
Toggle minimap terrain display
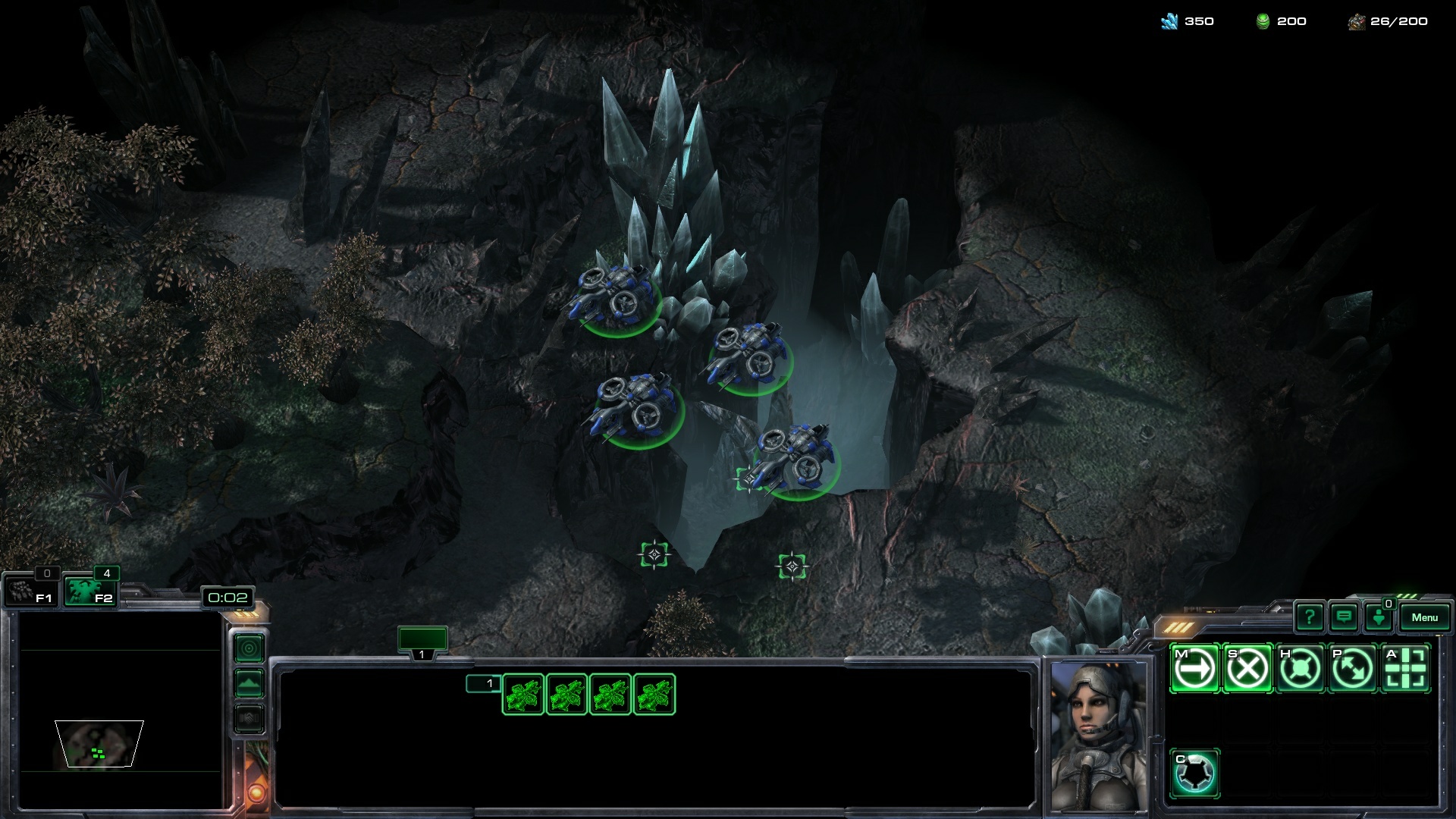(x=249, y=684)
